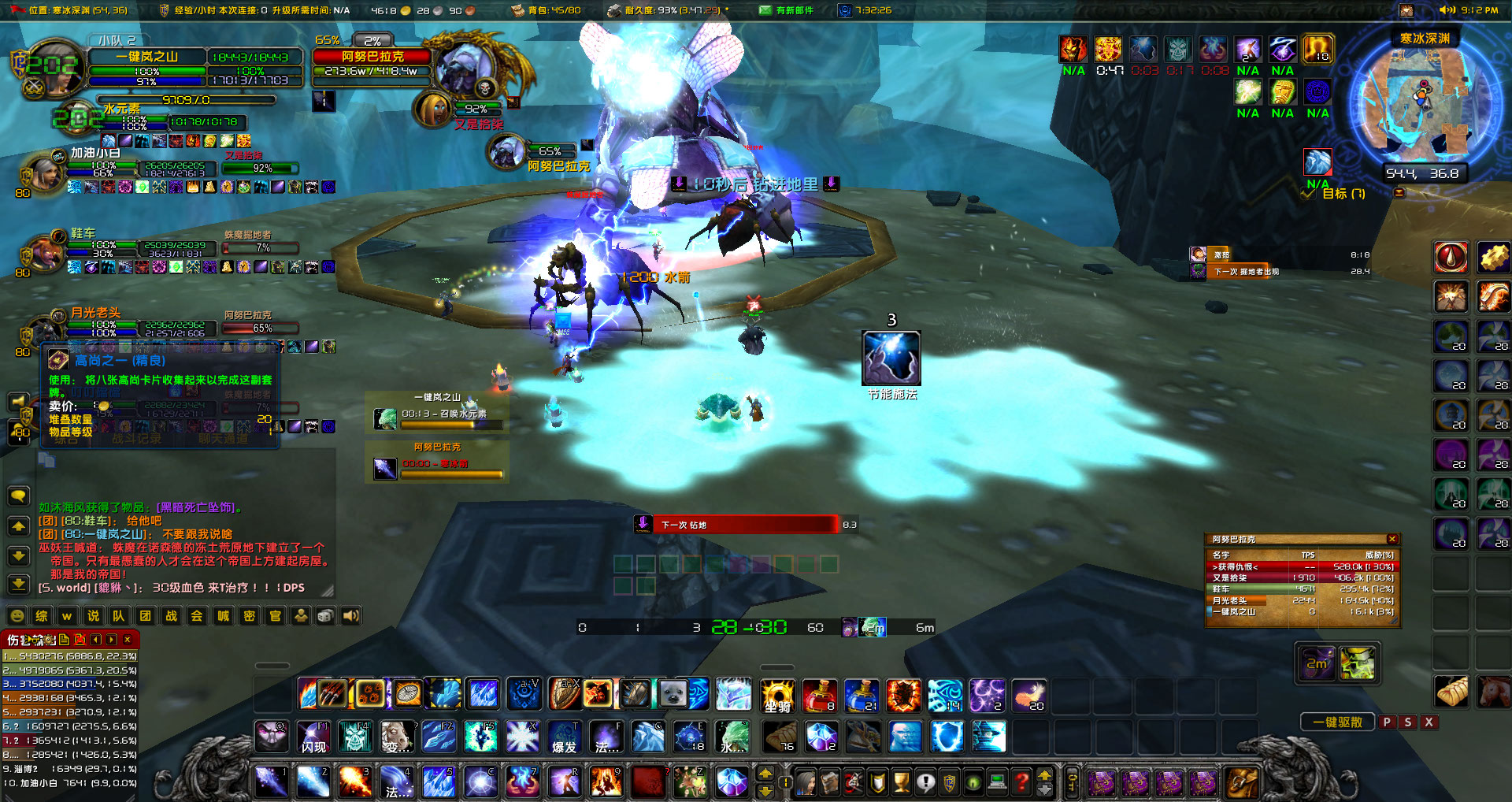The image size is (1512, 802).
Task: Switch to the 团 raid chat channel
Action: [145, 616]
